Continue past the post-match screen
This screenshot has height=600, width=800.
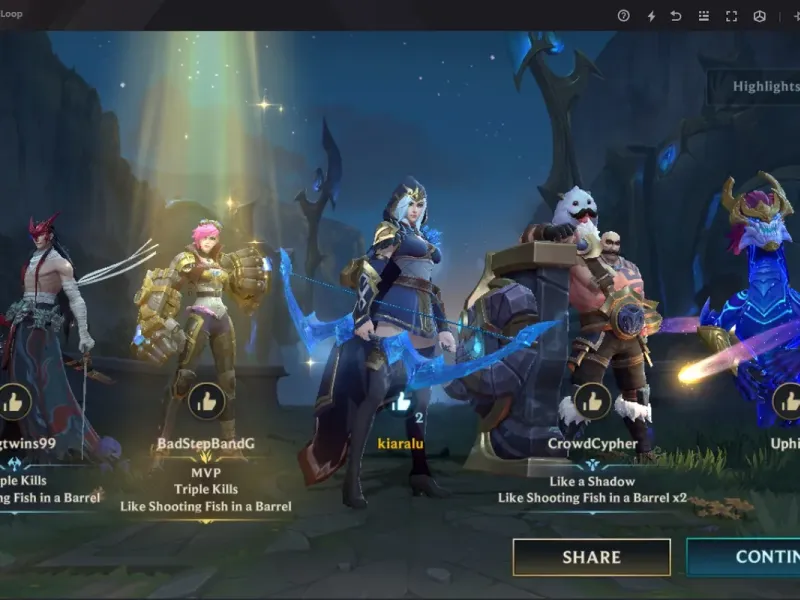(x=744, y=557)
